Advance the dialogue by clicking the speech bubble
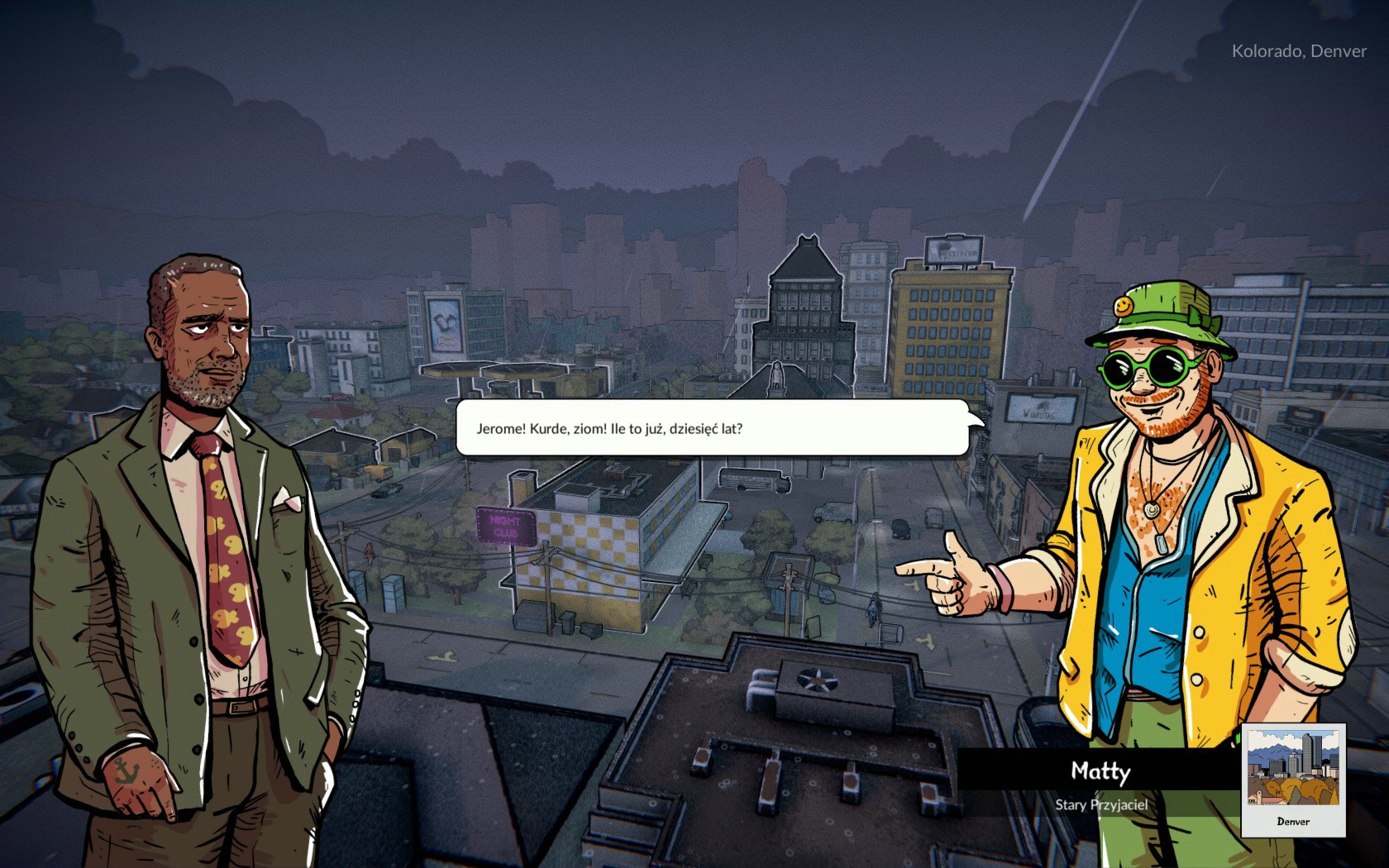Viewport: 1389px width, 868px height. click(712, 428)
